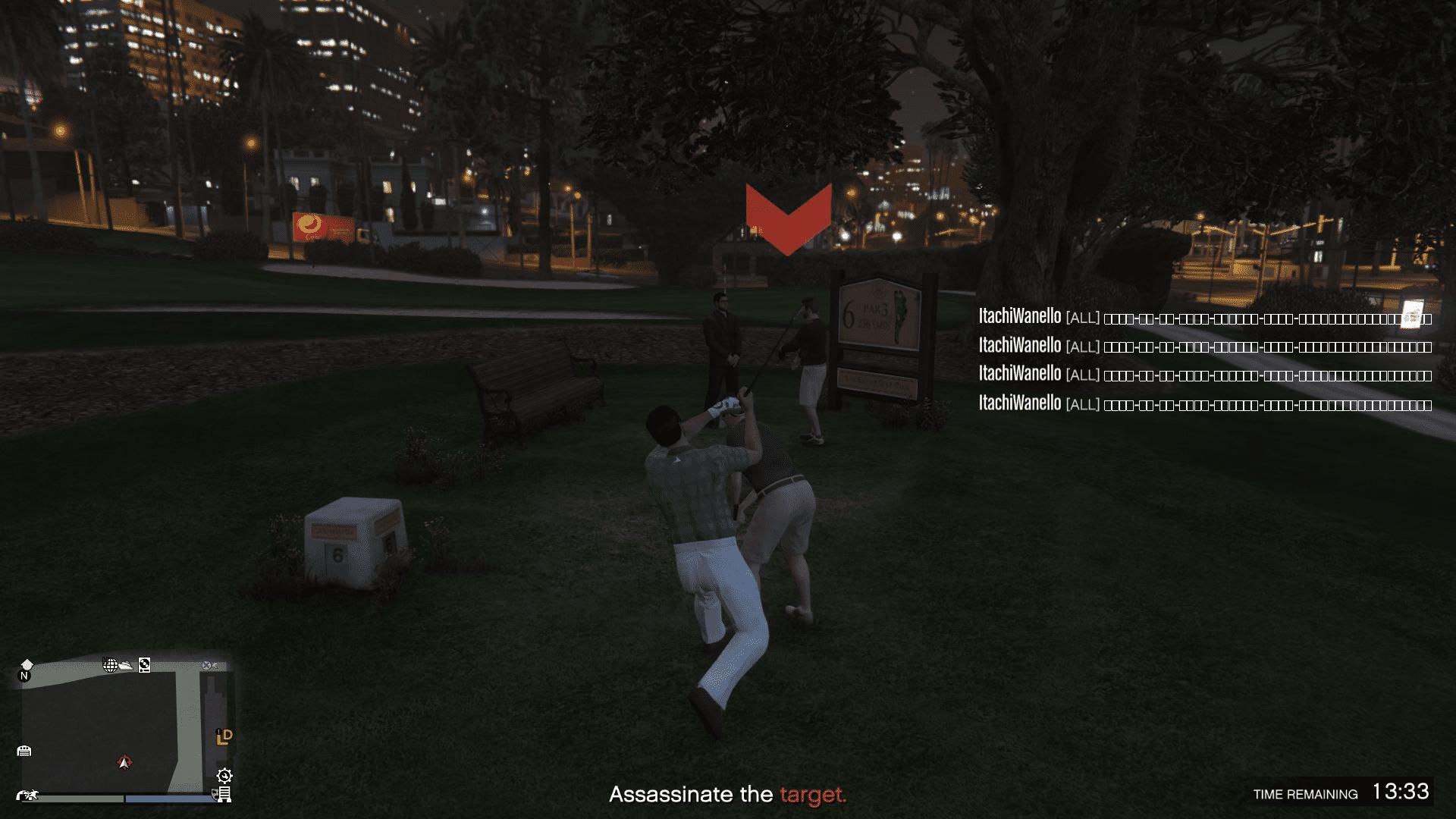
Task: Select the building blip at the minimap's bottom-right
Action: point(224,795)
